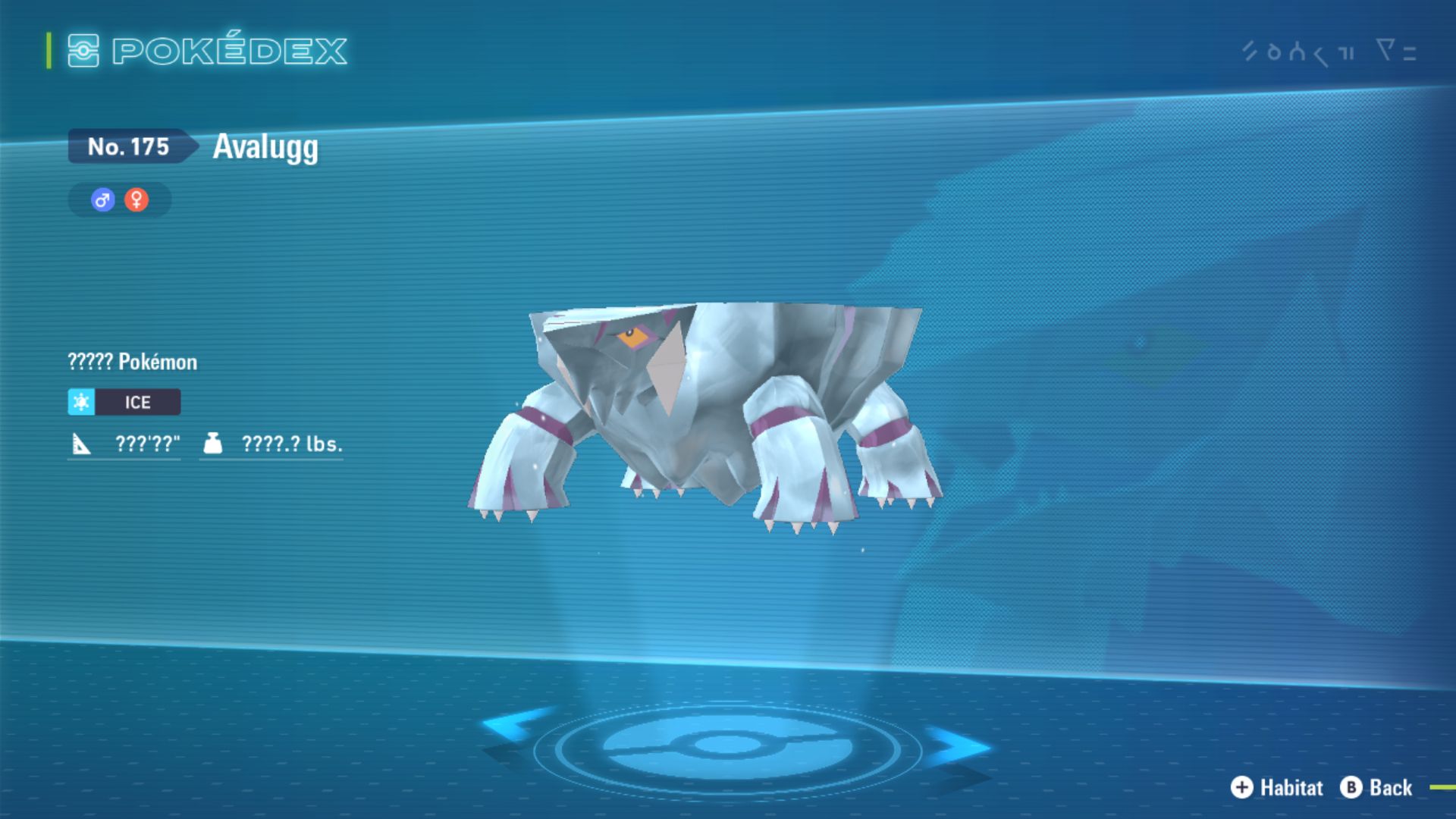
Task: Select the snowflake Ice type icon
Action: pyautogui.click(x=81, y=402)
